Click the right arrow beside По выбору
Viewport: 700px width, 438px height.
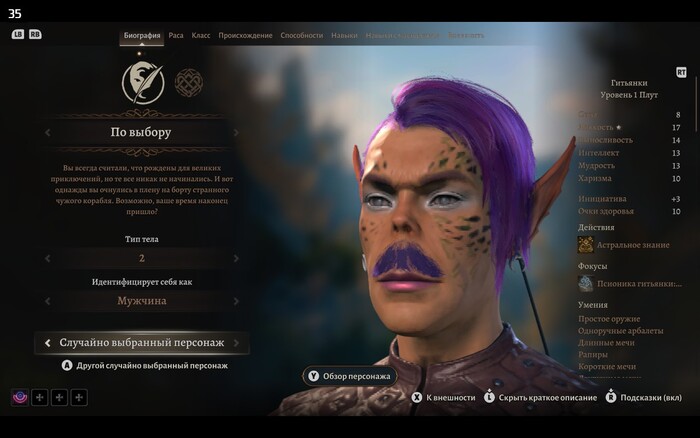237,132
